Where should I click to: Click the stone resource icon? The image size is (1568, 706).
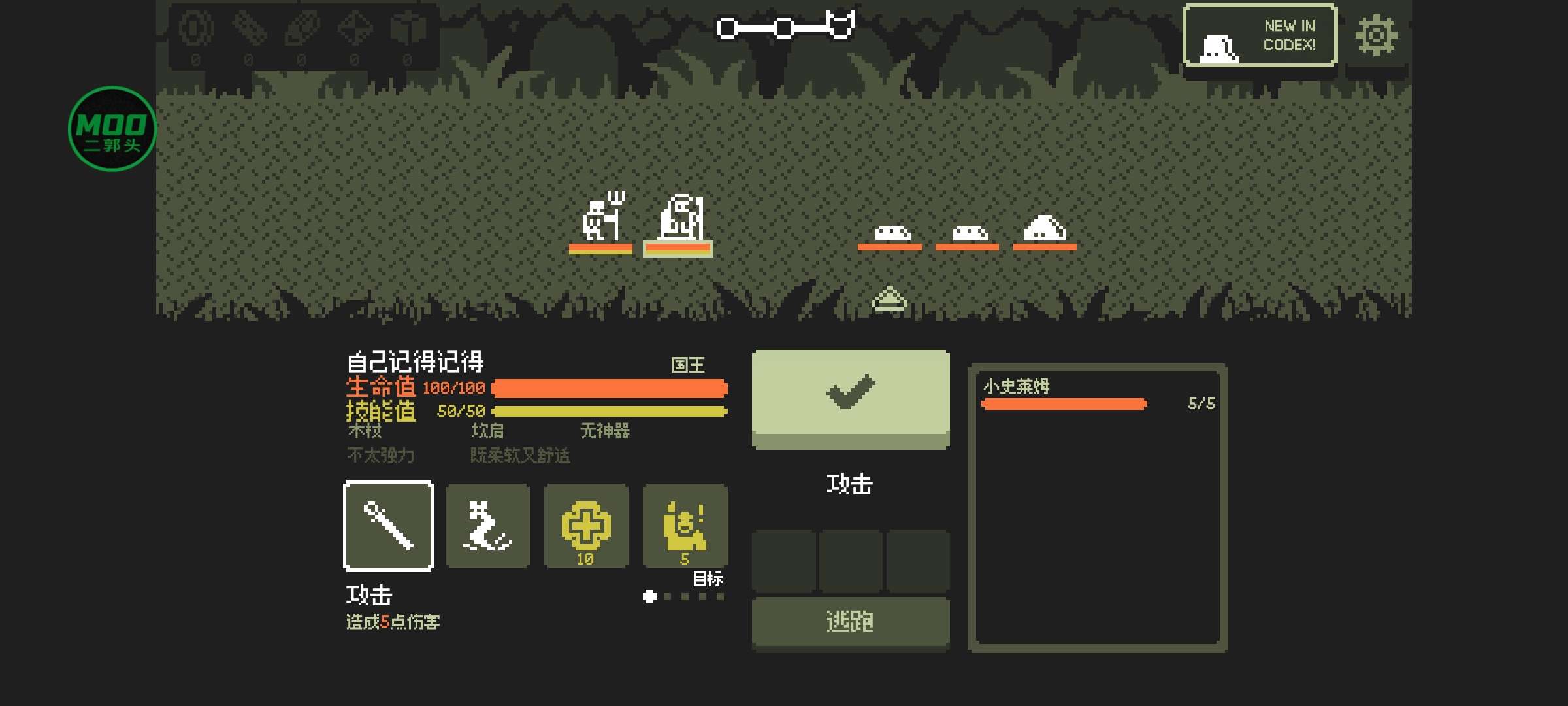pos(302,29)
